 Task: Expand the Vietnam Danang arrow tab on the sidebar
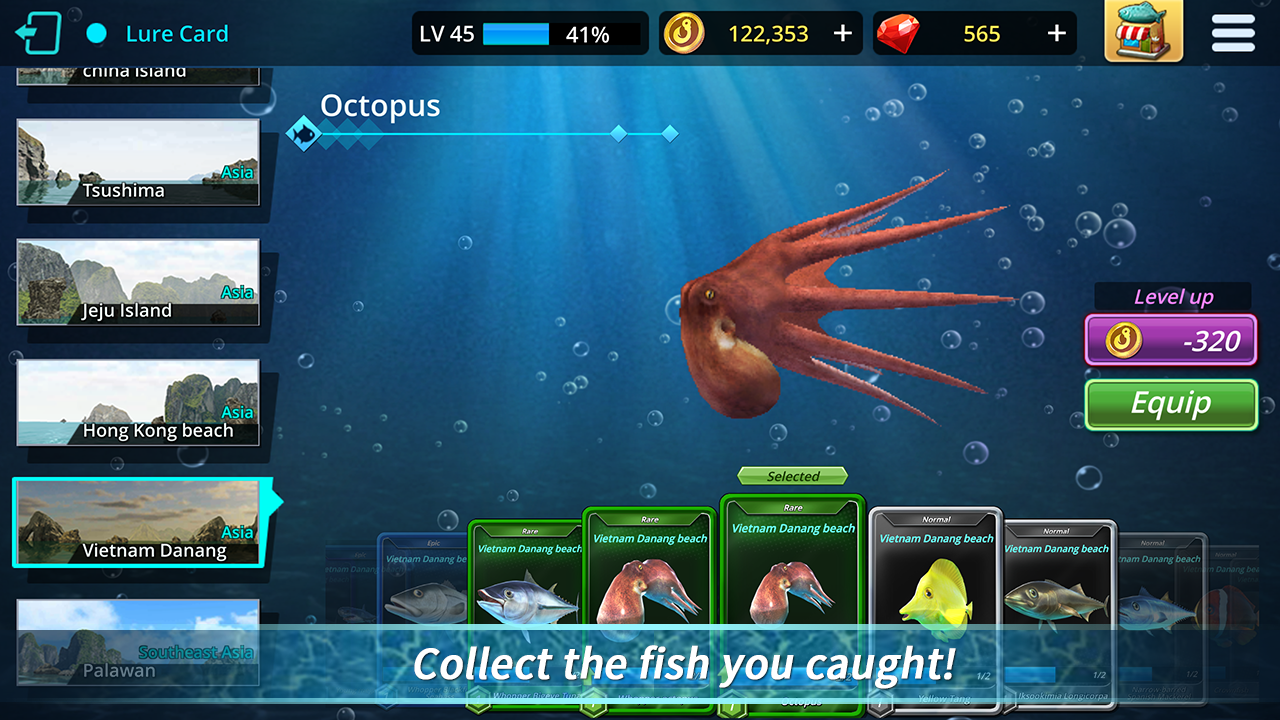pyautogui.click(x=277, y=500)
